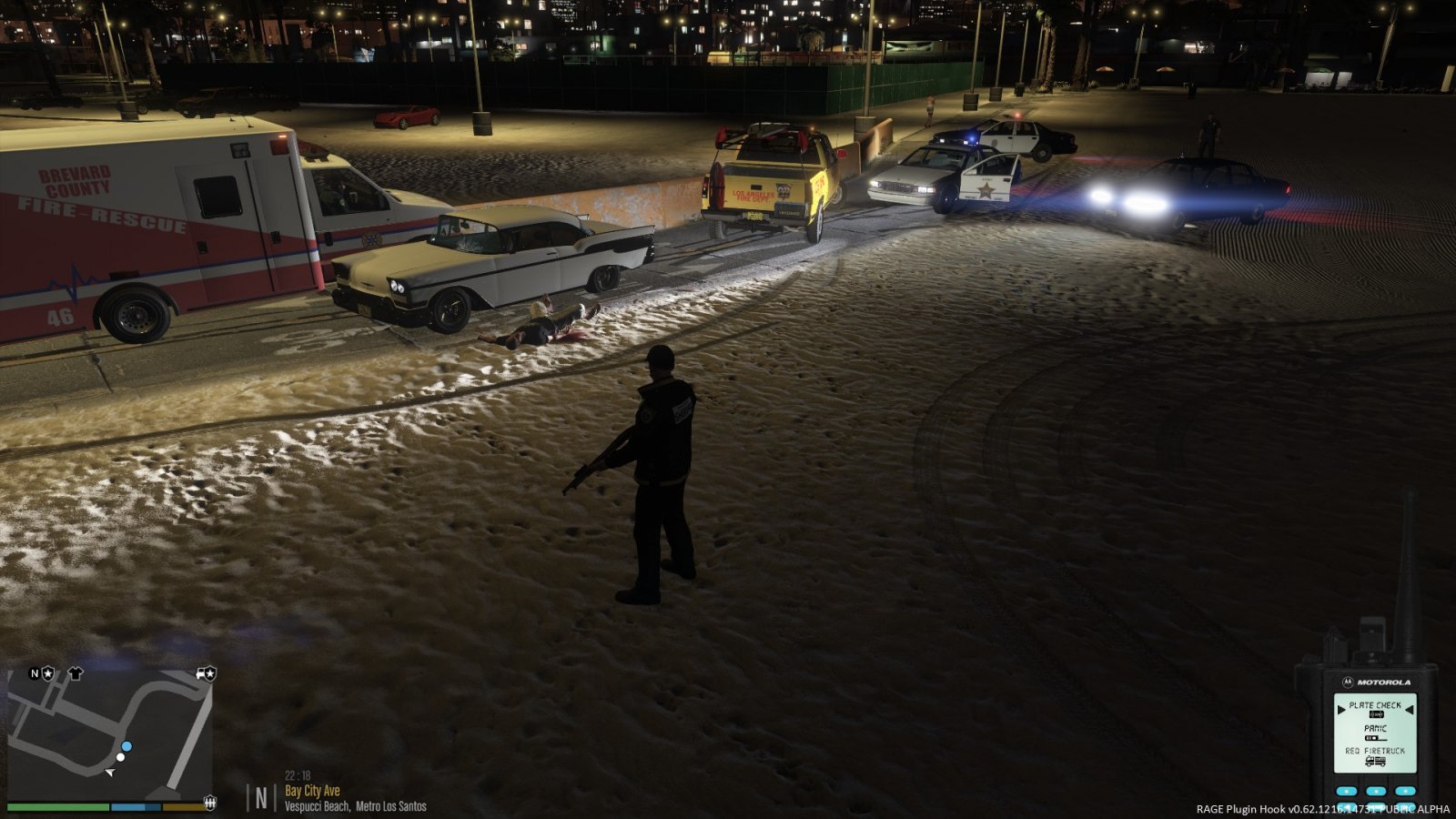Click the clothing store shirt icon on minimap

[75, 673]
